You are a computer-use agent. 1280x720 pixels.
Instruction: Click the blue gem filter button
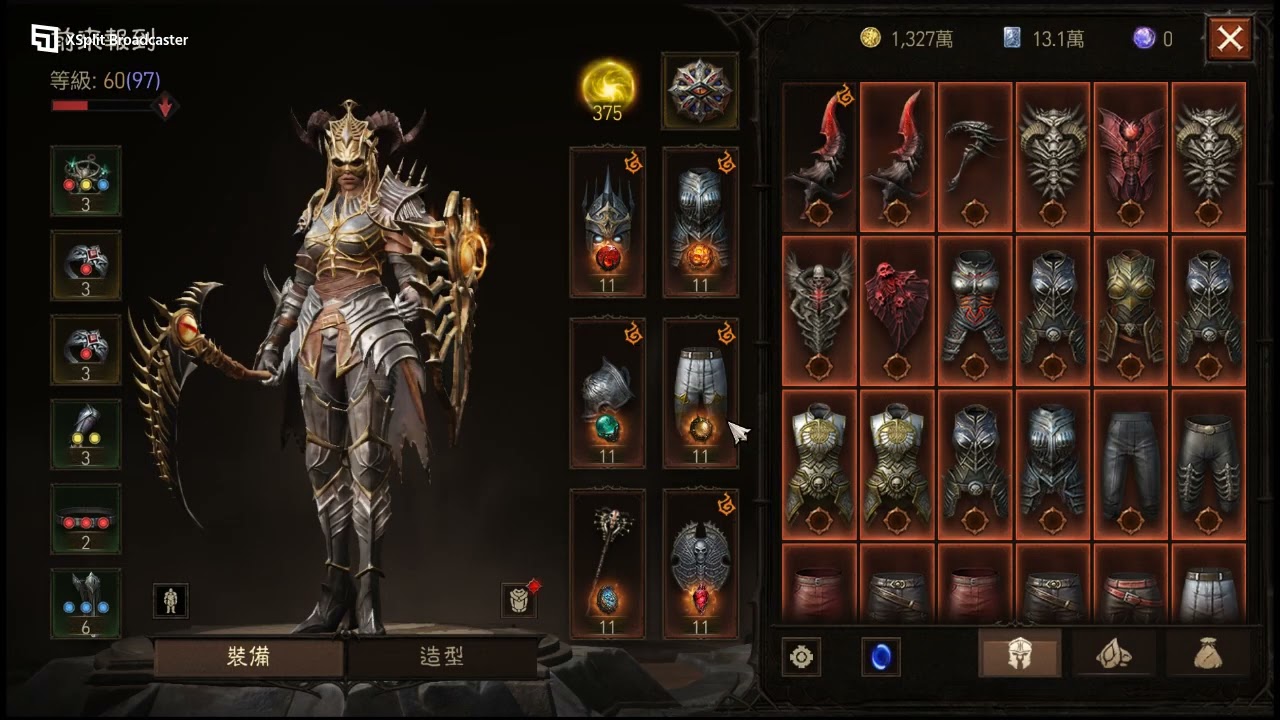880,657
